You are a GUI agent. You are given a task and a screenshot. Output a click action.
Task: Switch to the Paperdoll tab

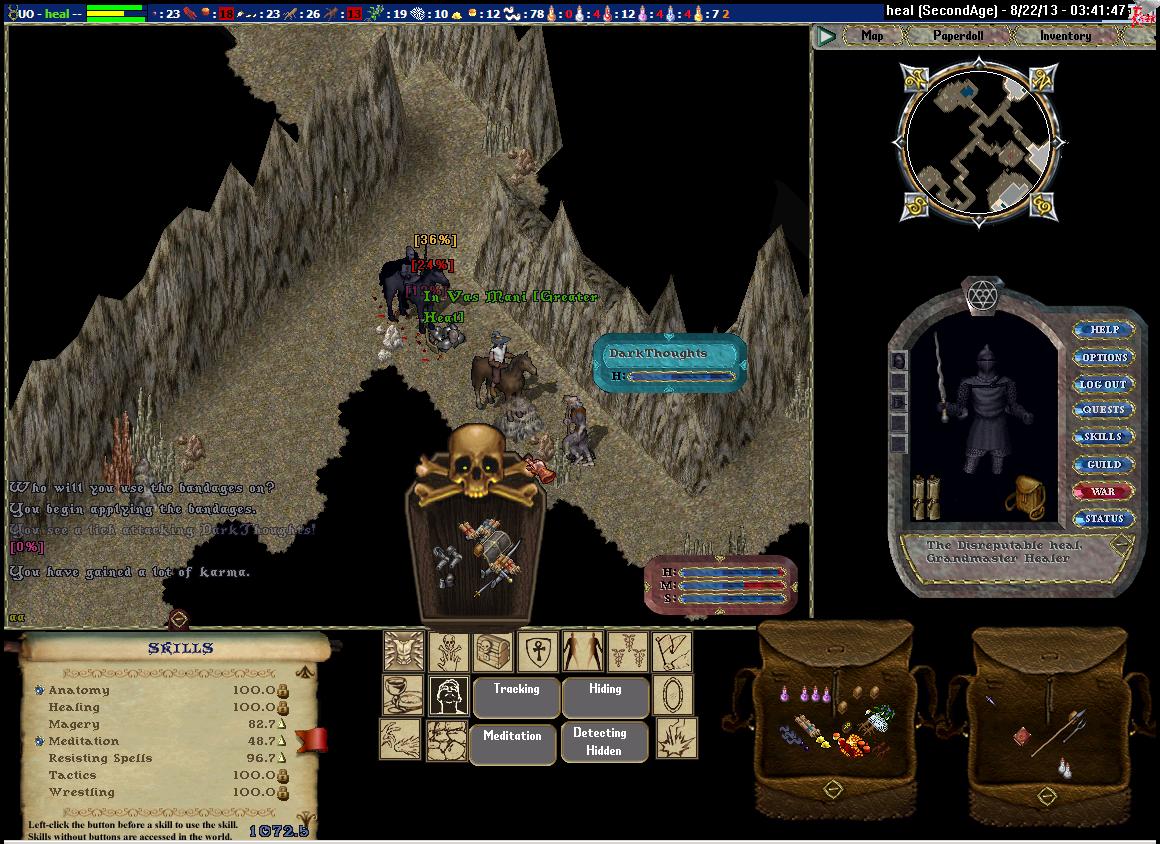(x=958, y=36)
